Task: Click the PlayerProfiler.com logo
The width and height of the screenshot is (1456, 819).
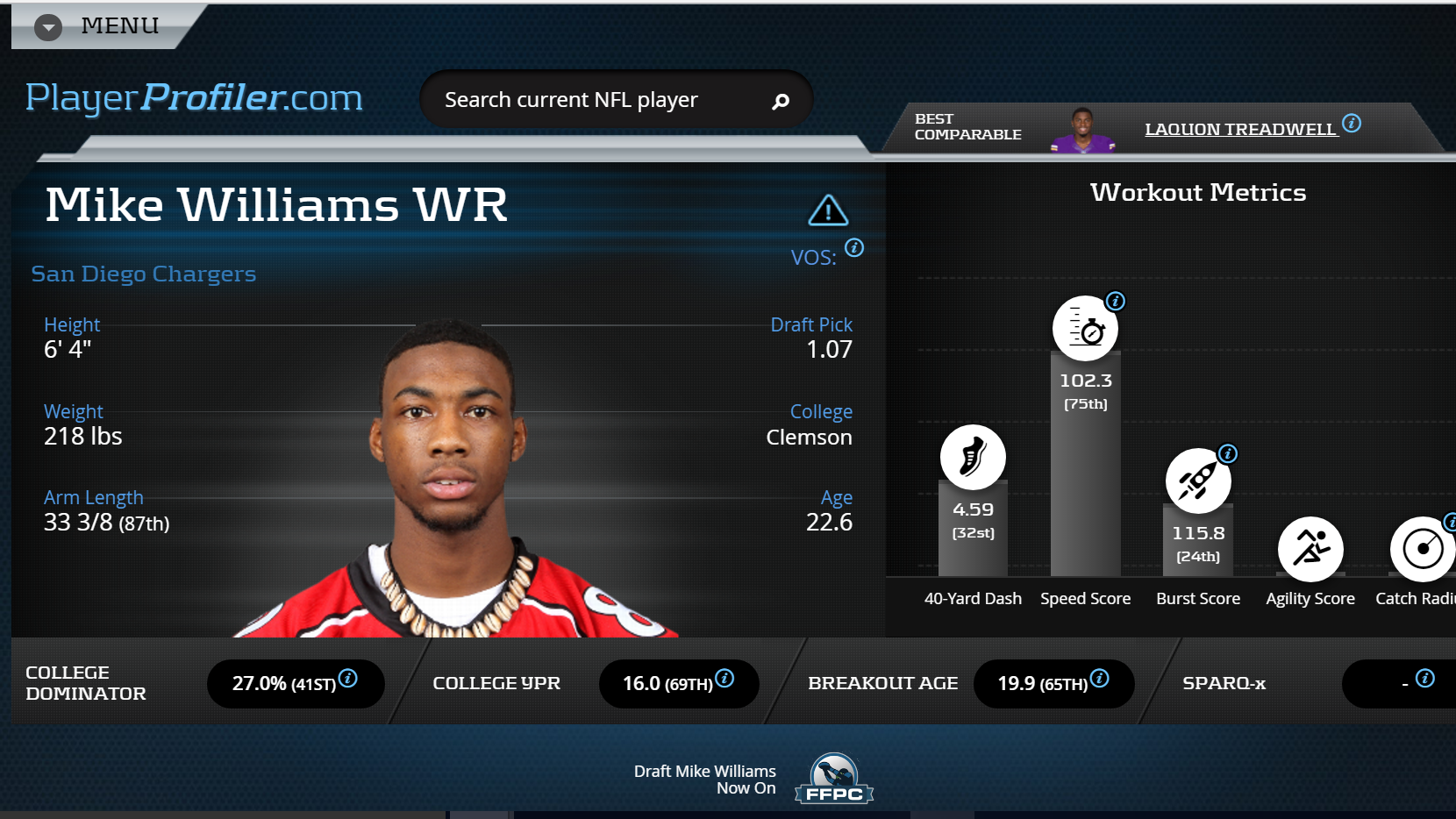Action: (194, 97)
